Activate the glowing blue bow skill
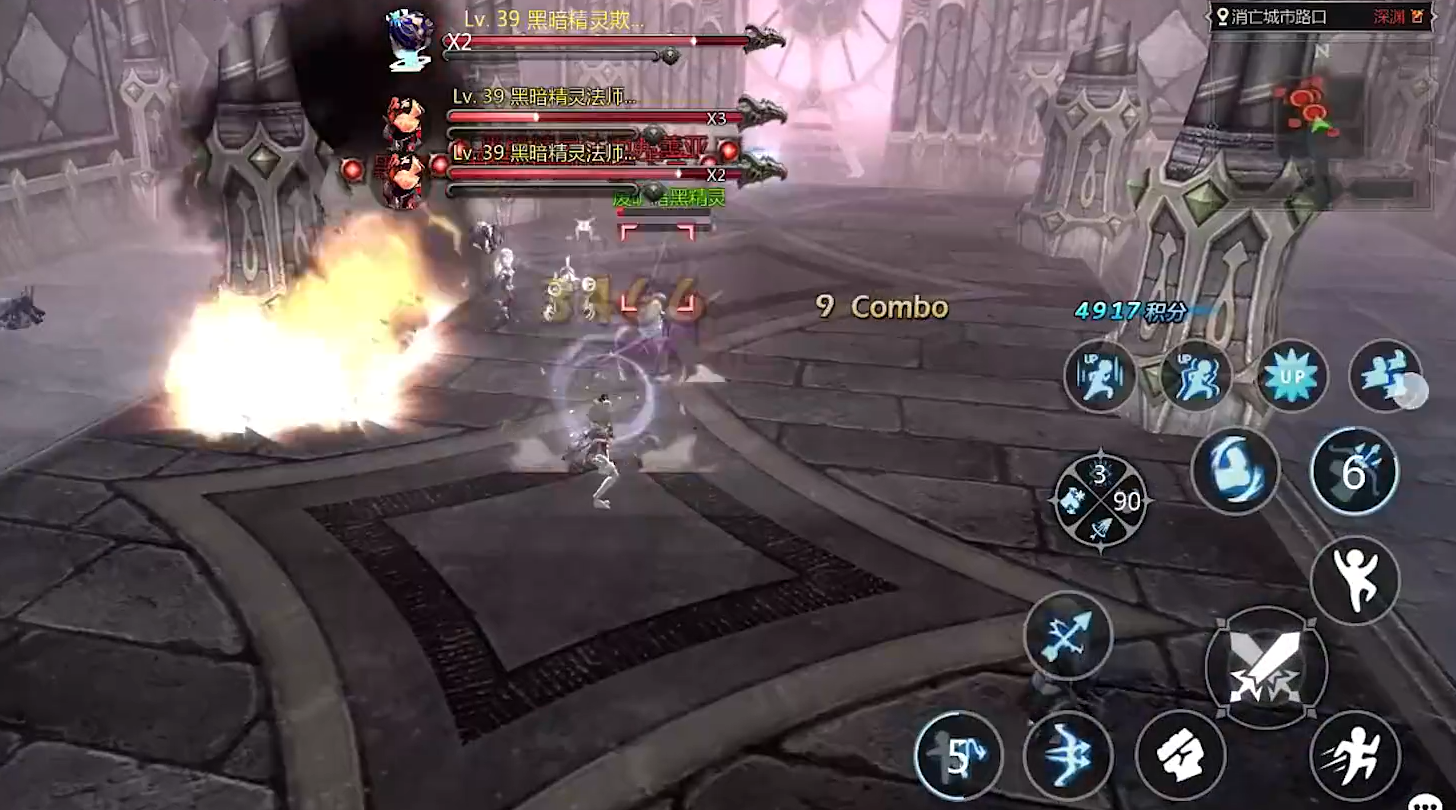The image size is (1456, 810). [x=1068, y=755]
